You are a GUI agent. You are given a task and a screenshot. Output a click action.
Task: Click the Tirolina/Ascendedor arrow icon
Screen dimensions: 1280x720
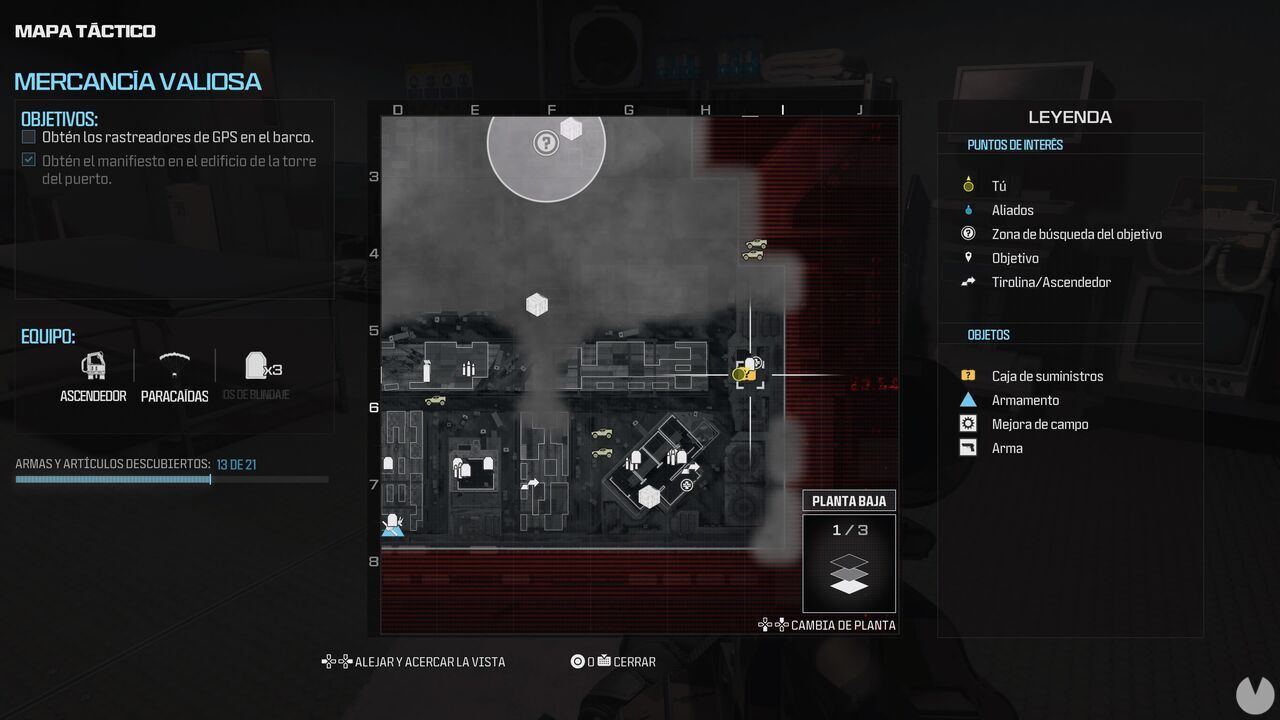(x=966, y=282)
